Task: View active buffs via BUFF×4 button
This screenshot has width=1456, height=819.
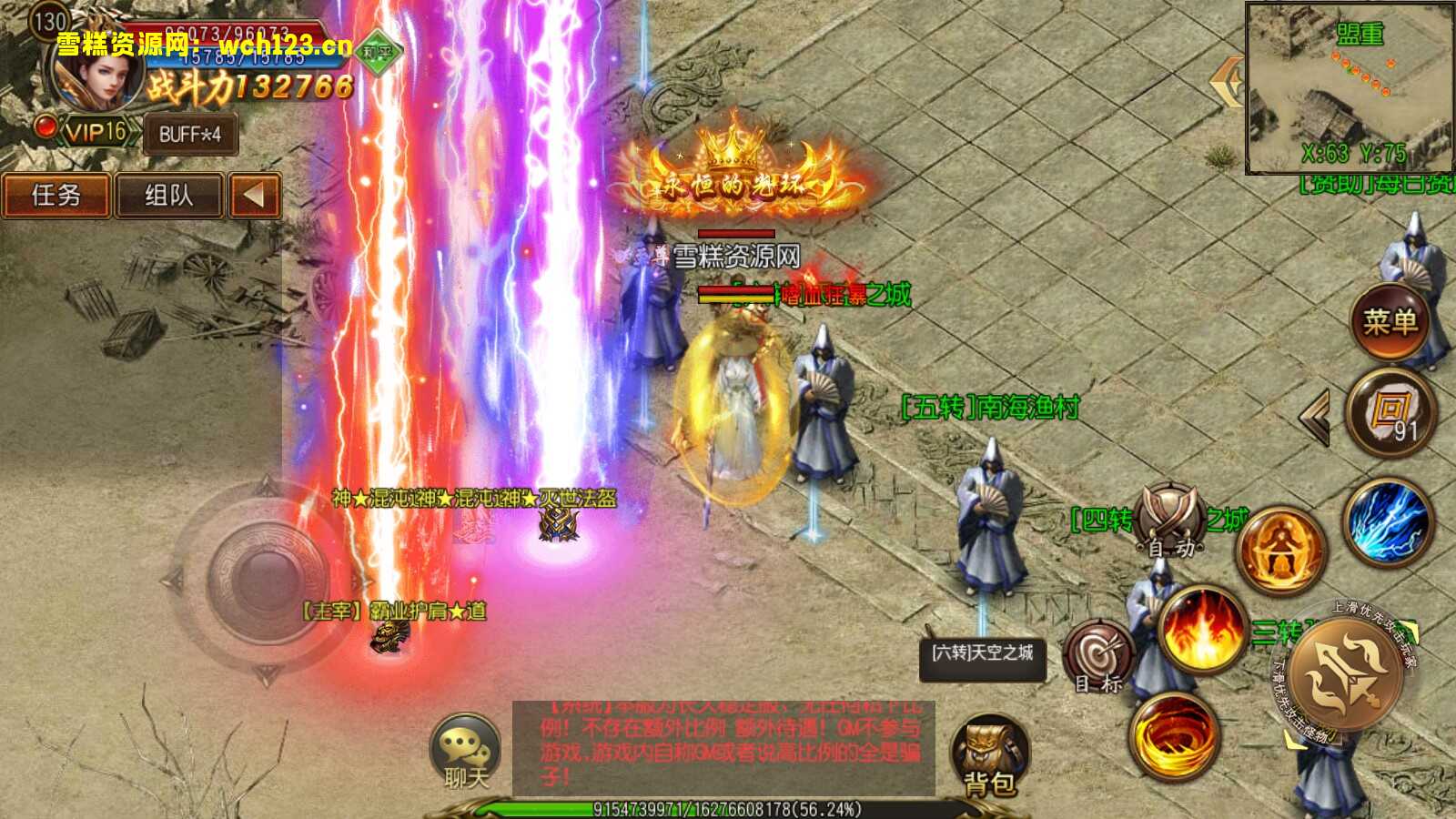Action: tap(189, 134)
